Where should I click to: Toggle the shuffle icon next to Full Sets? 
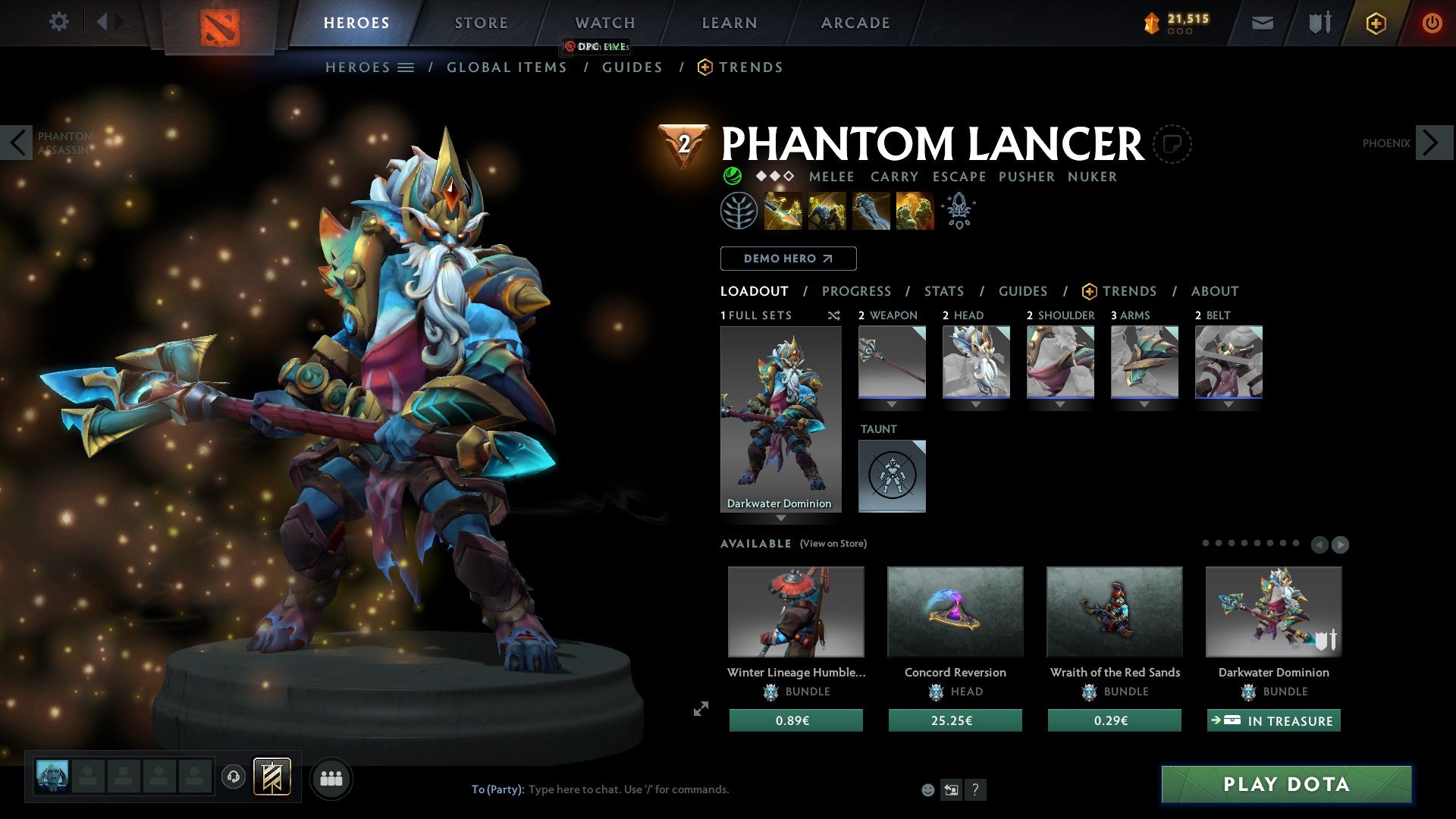(x=834, y=316)
